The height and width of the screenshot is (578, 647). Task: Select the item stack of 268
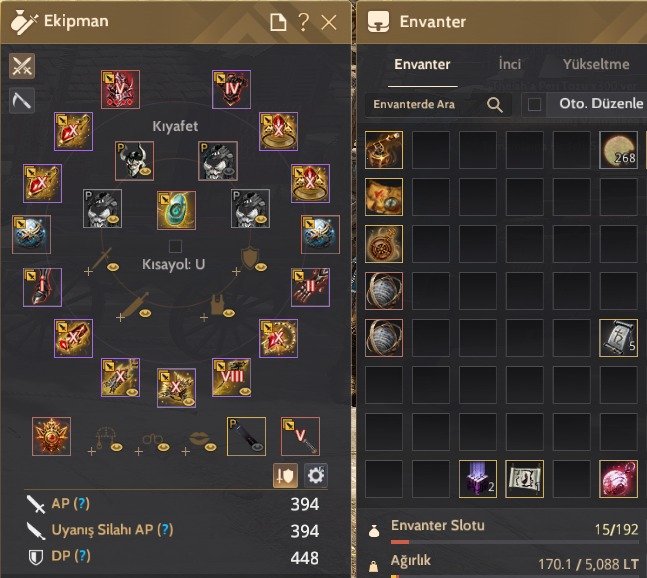click(x=618, y=150)
